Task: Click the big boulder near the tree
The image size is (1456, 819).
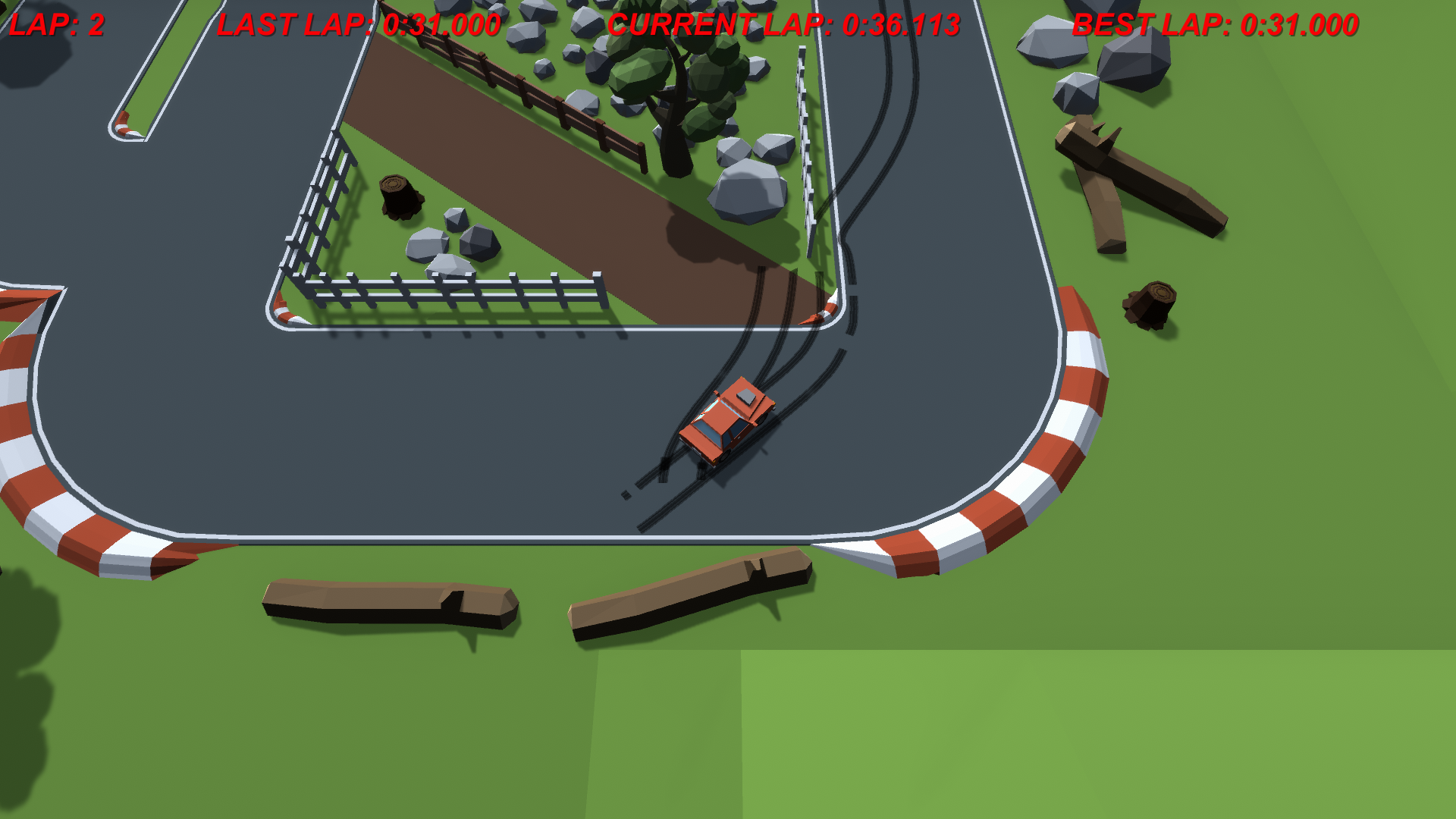Action: click(x=747, y=193)
